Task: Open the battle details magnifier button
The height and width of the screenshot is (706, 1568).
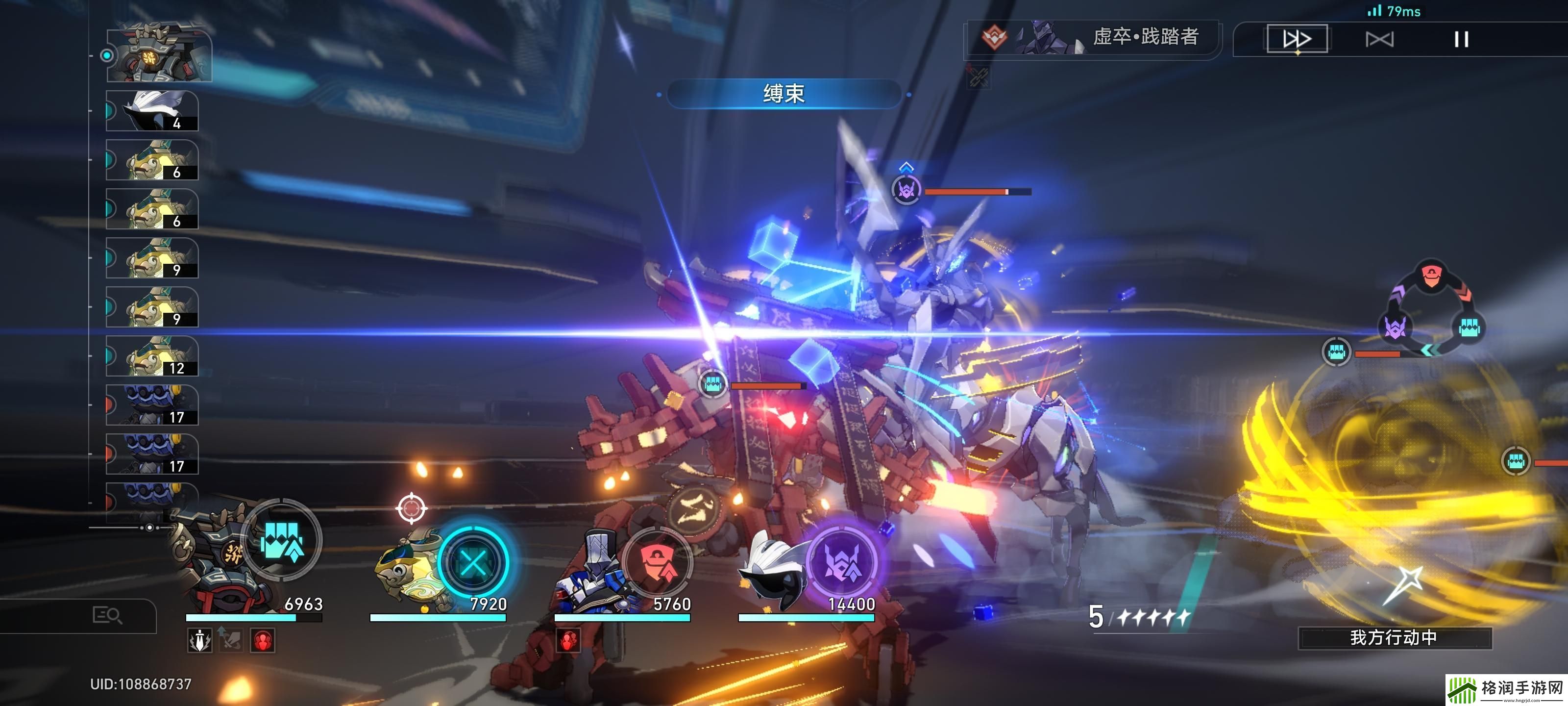Action: pyautogui.click(x=107, y=615)
